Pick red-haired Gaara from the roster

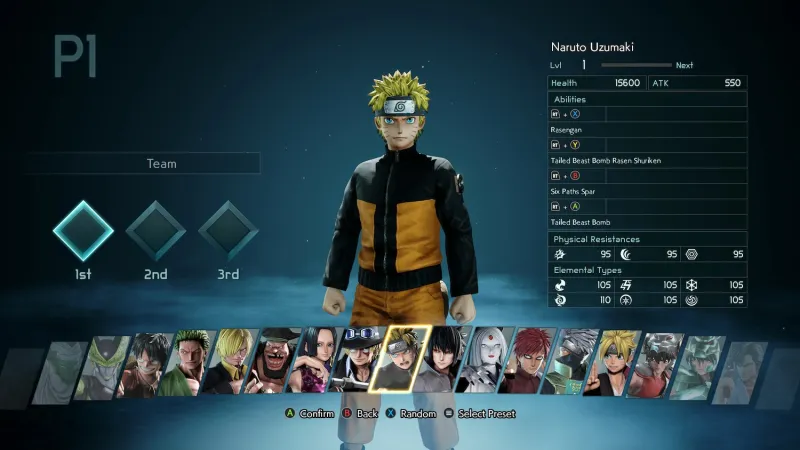[526, 360]
